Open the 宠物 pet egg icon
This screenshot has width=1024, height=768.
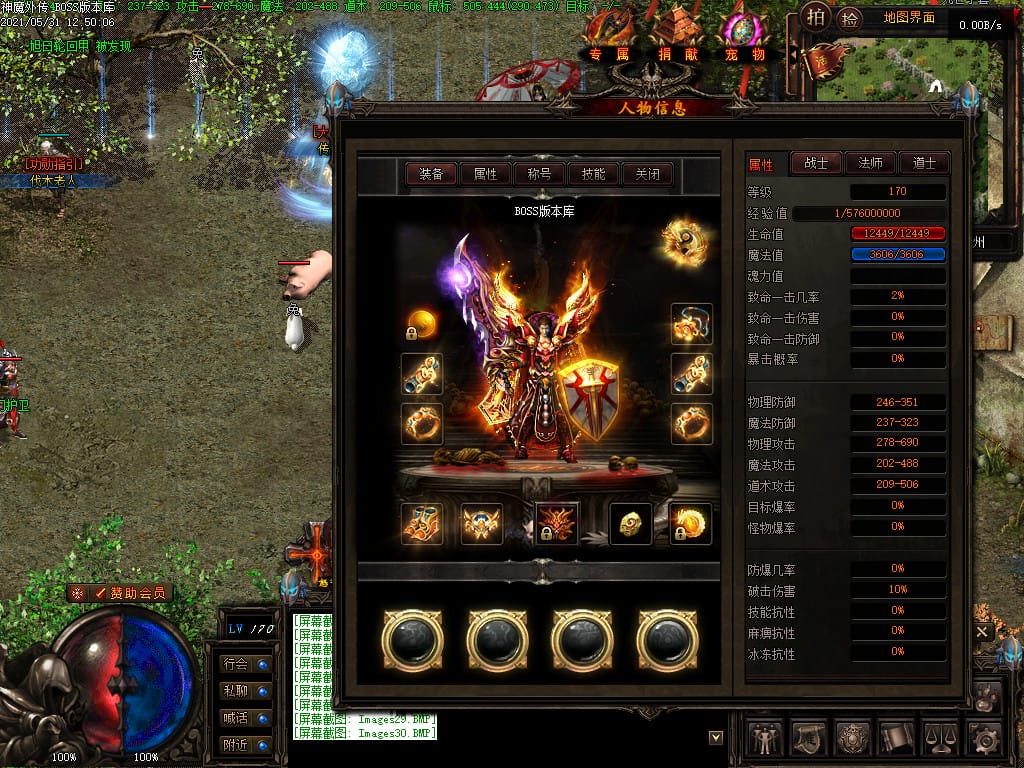coord(744,38)
